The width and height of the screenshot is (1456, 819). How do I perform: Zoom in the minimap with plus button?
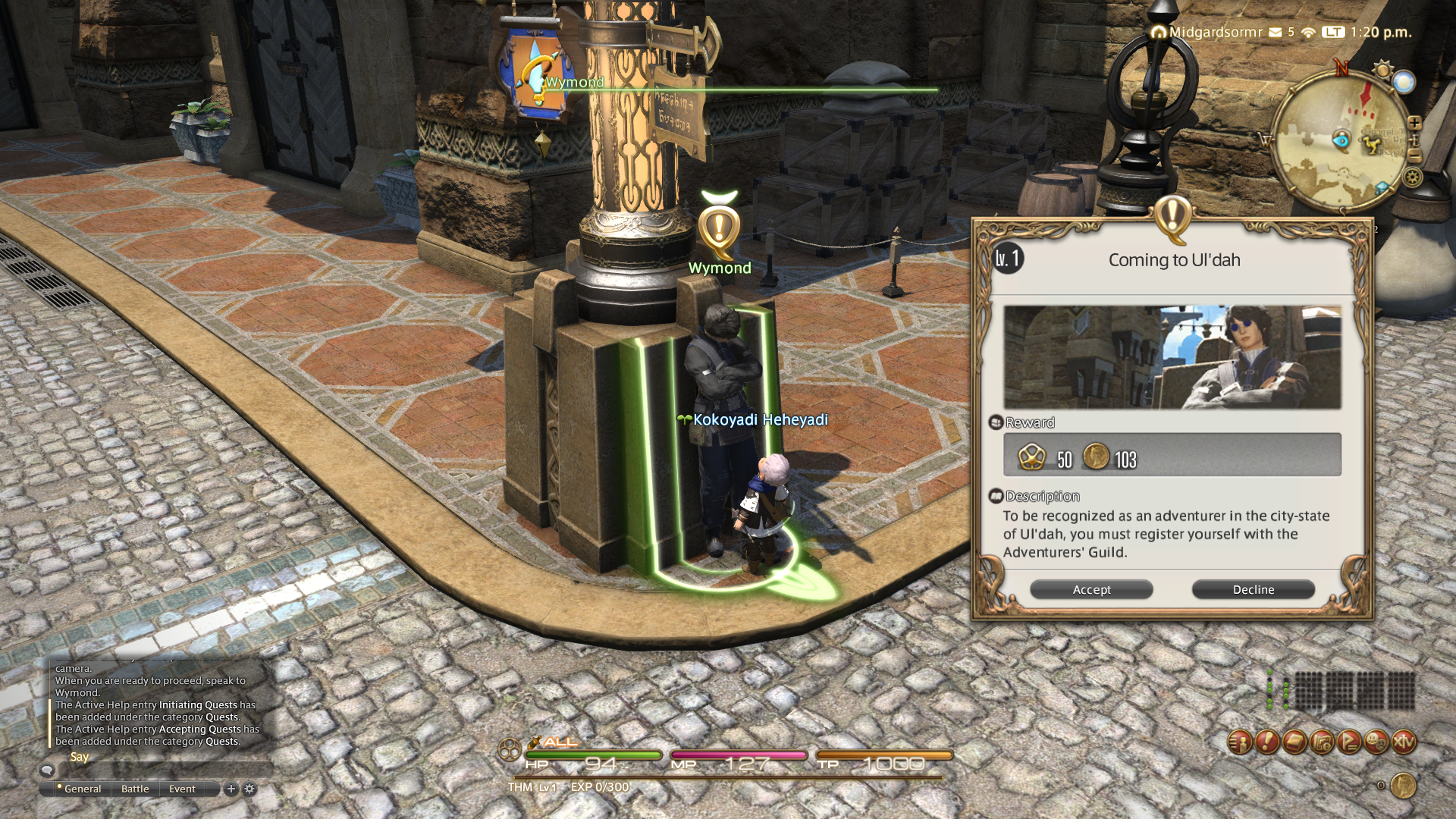1414,123
